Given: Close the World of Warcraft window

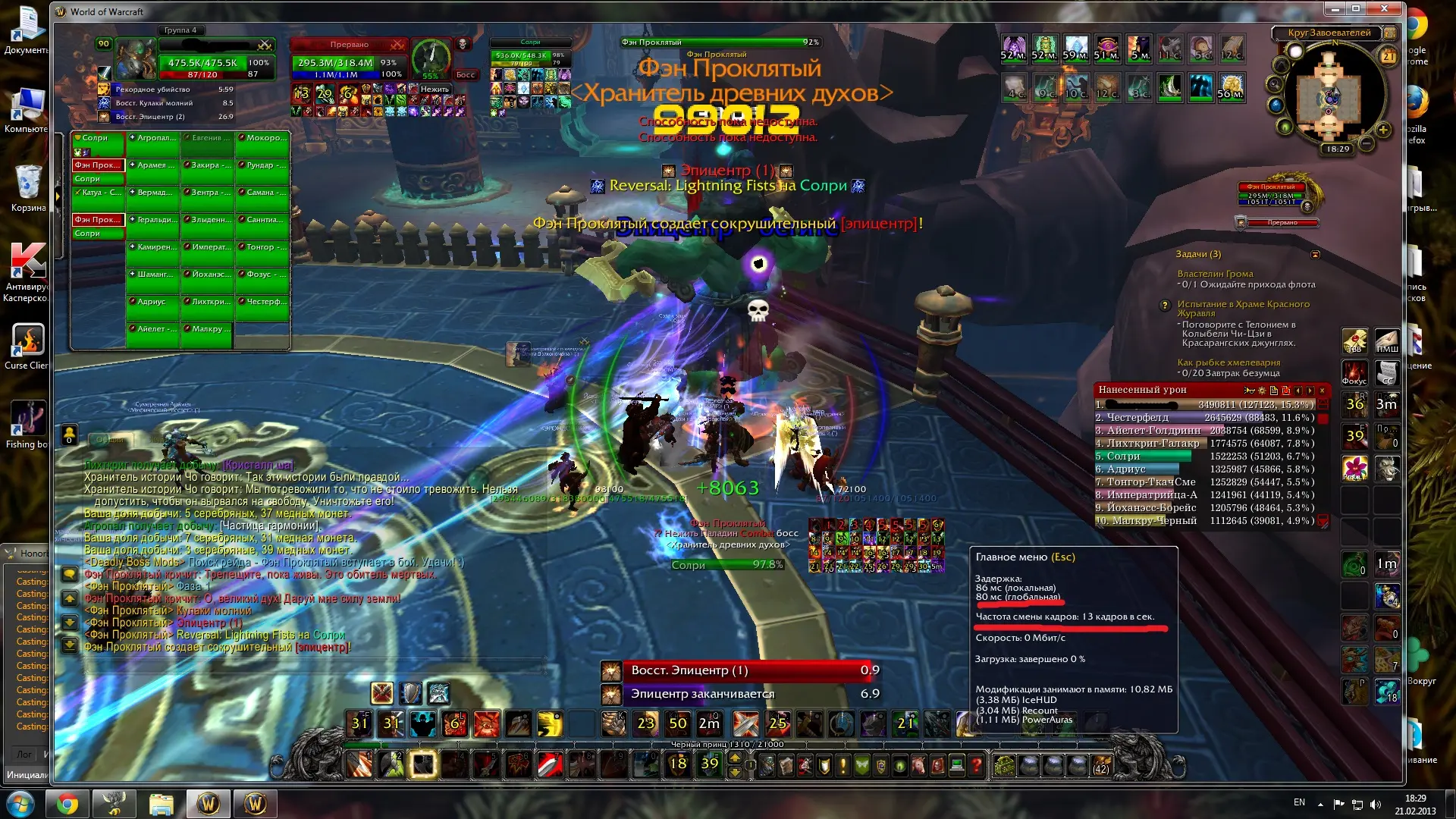Looking at the screenshot, I should [x=1385, y=9].
